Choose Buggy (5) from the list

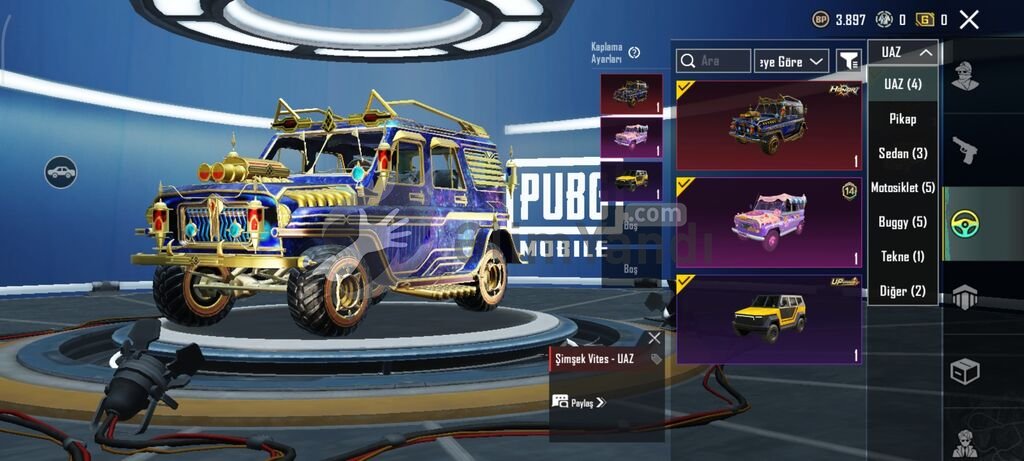pos(902,222)
